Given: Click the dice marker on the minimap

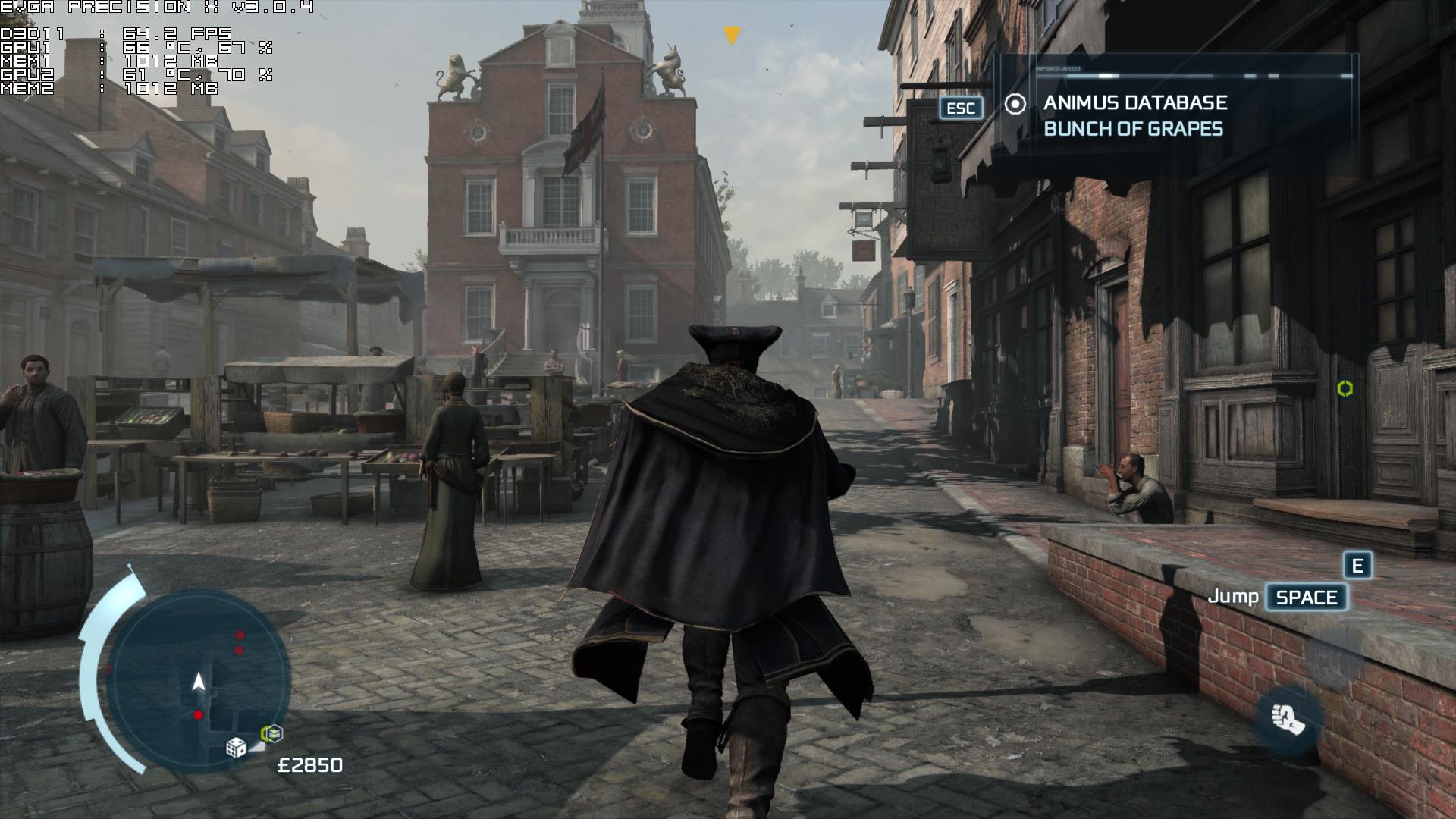Looking at the screenshot, I should tap(236, 747).
